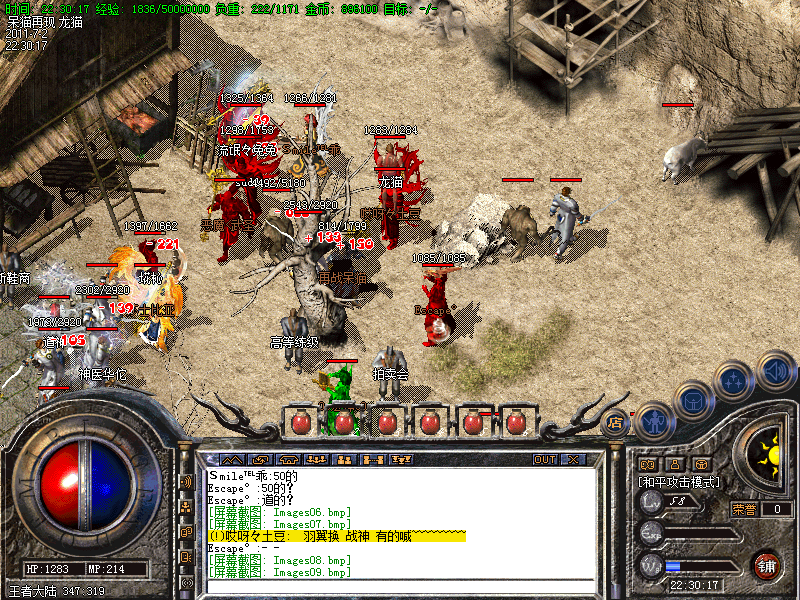Change the 和平攻击模式 attack mode label
Screen dimensions: 800x600
(x=679, y=481)
